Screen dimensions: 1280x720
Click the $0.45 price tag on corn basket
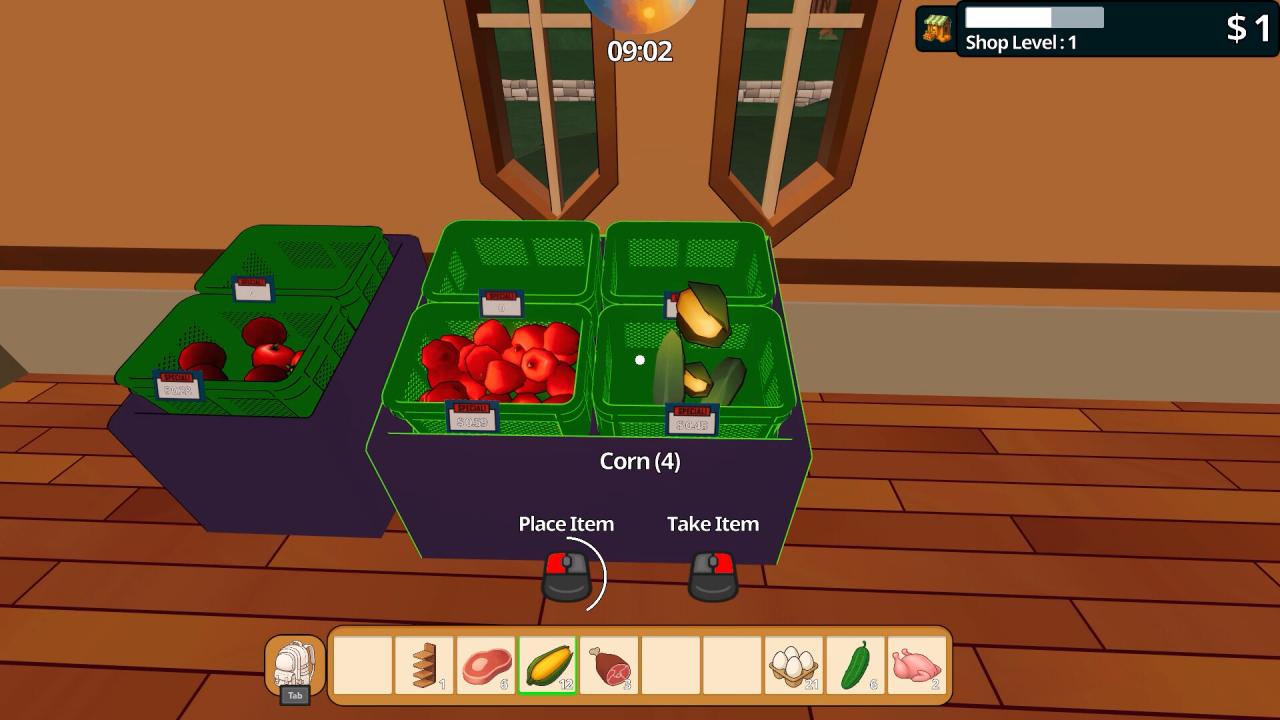coord(690,419)
